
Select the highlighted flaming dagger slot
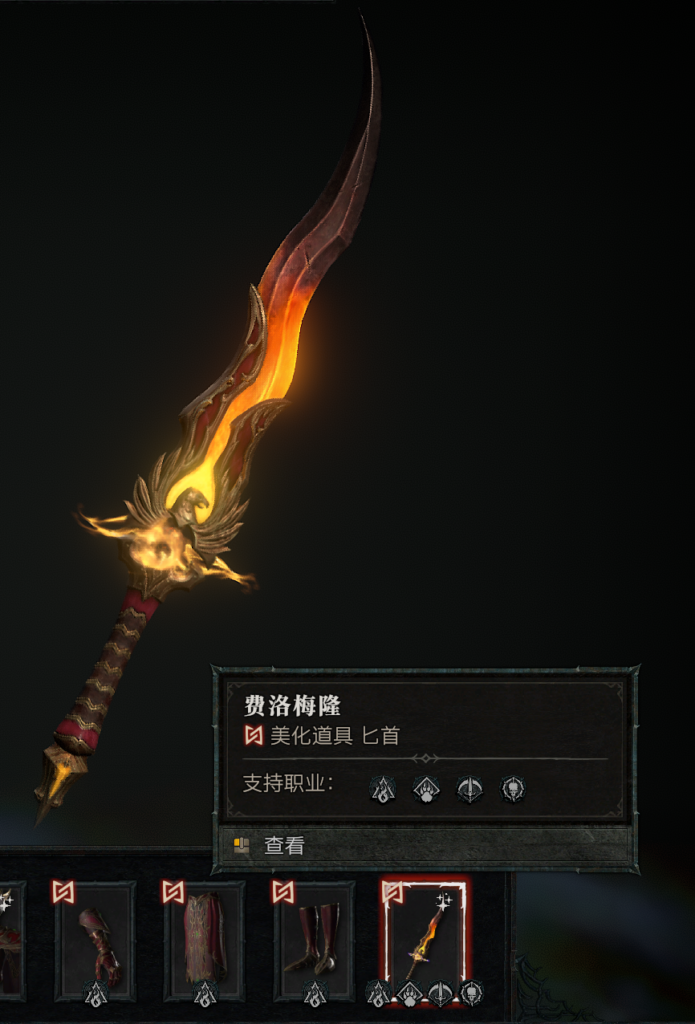pos(425,942)
